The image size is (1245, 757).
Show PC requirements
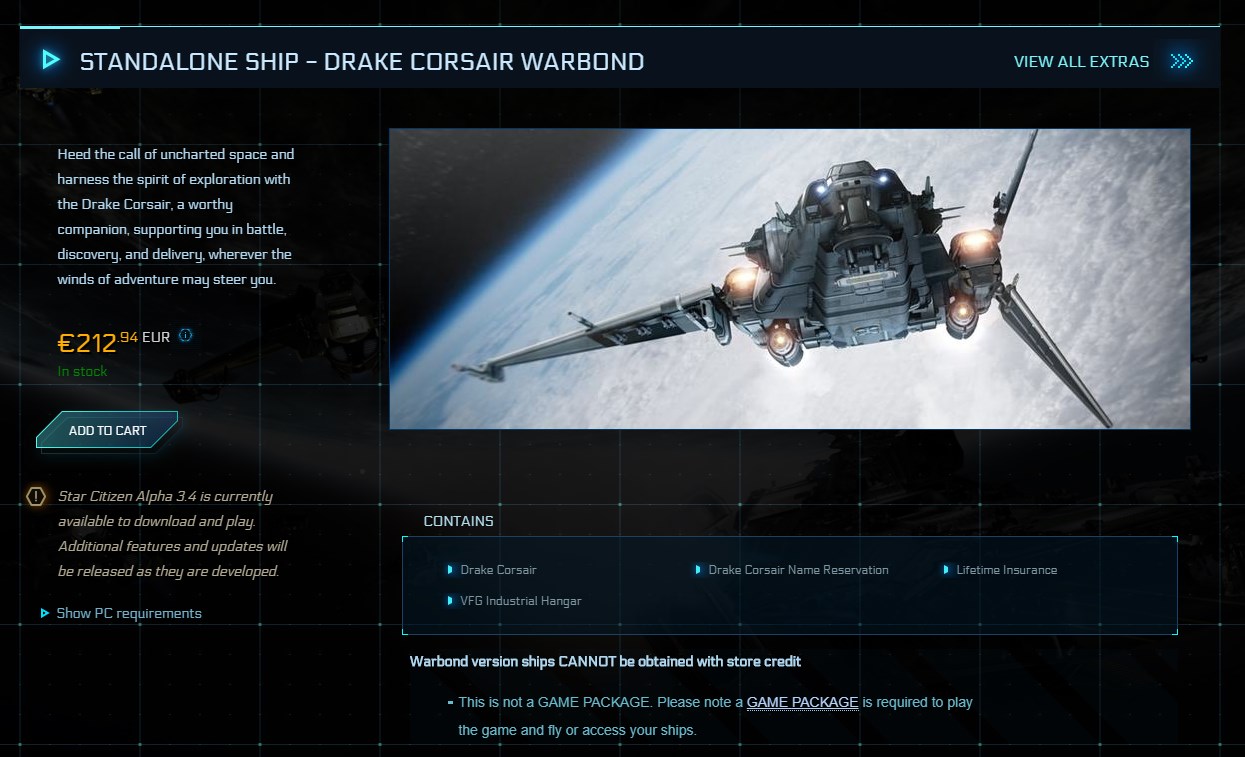coord(128,613)
